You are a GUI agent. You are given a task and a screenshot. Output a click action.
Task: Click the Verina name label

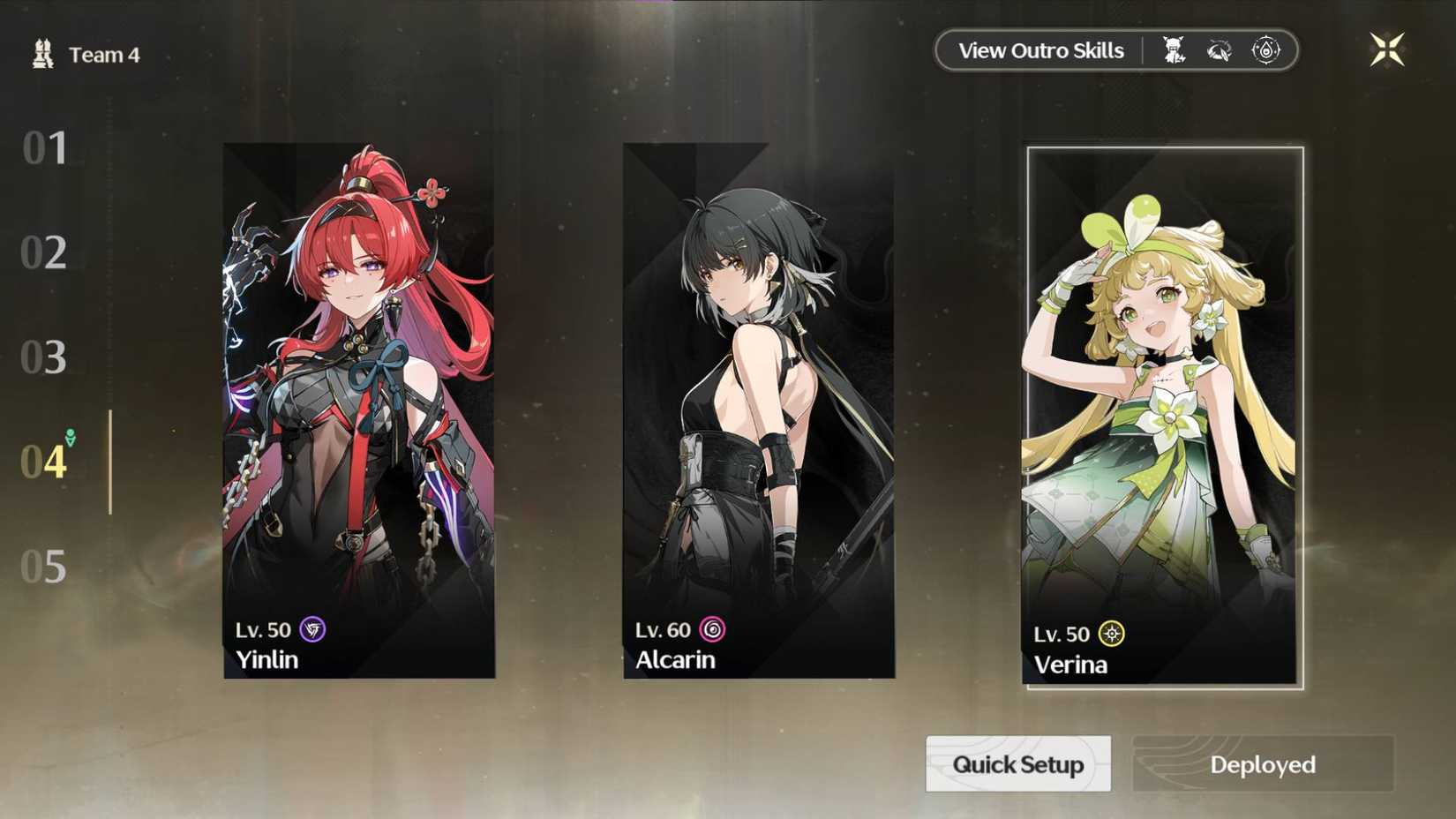click(x=1070, y=665)
